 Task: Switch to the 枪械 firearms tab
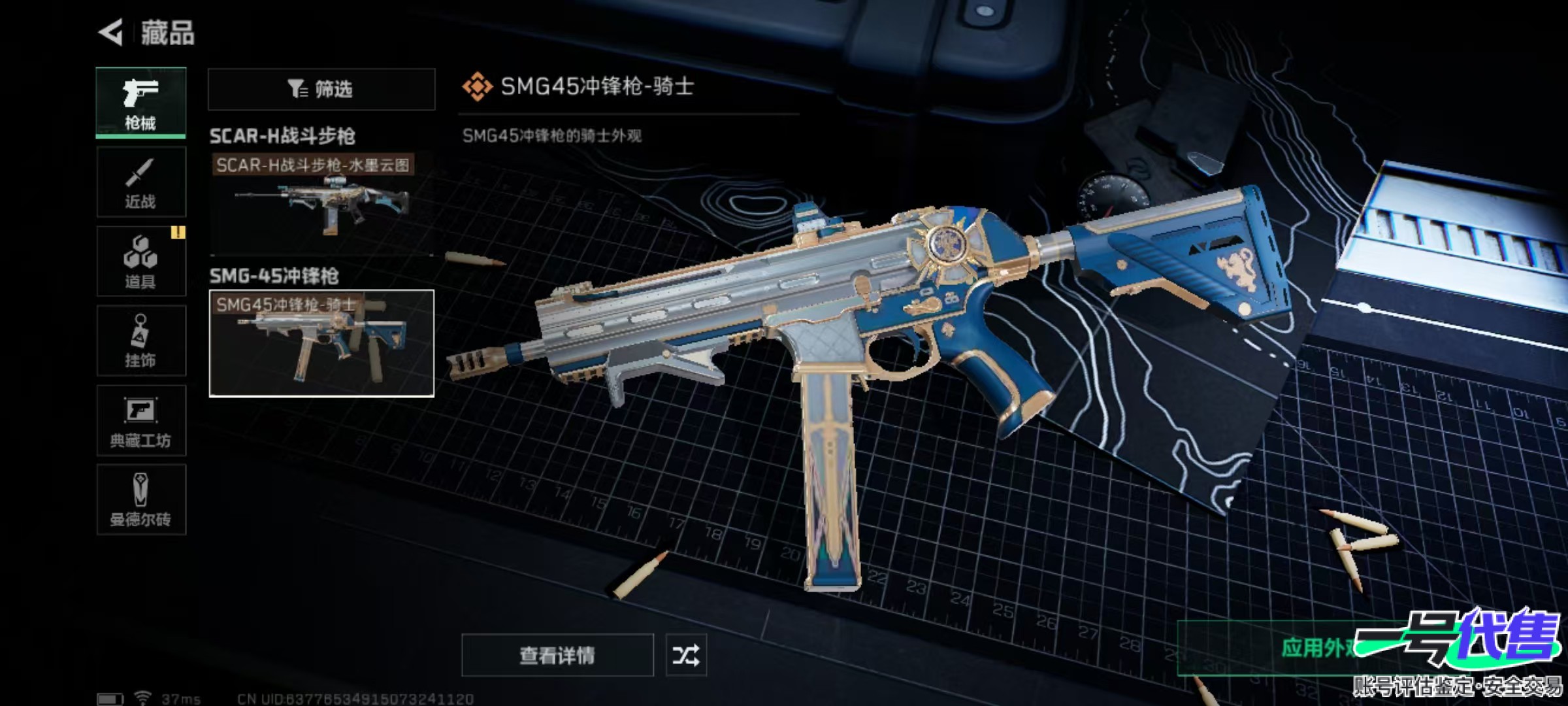(x=141, y=103)
